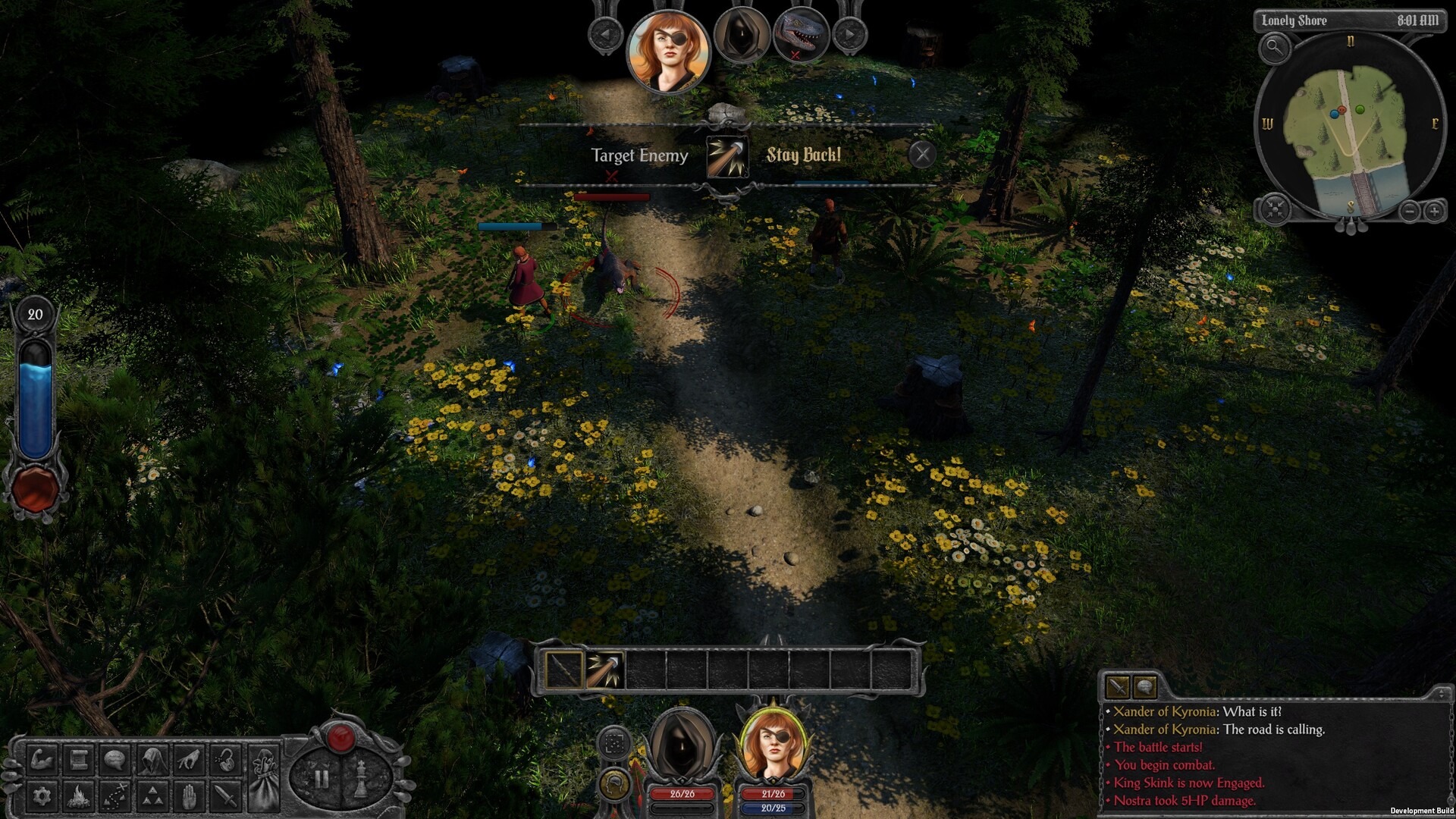
Task: Dismiss the banner with the X button
Action: pyautogui.click(x=923, y=155)
